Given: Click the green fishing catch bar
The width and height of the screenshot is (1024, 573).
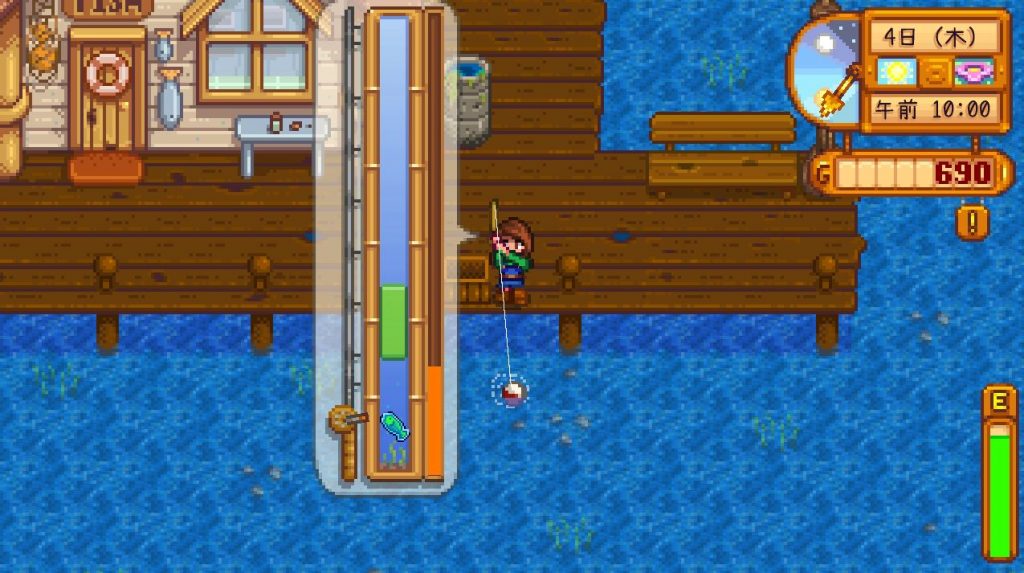Looking at the screenshot, I should tap(394, 321).
